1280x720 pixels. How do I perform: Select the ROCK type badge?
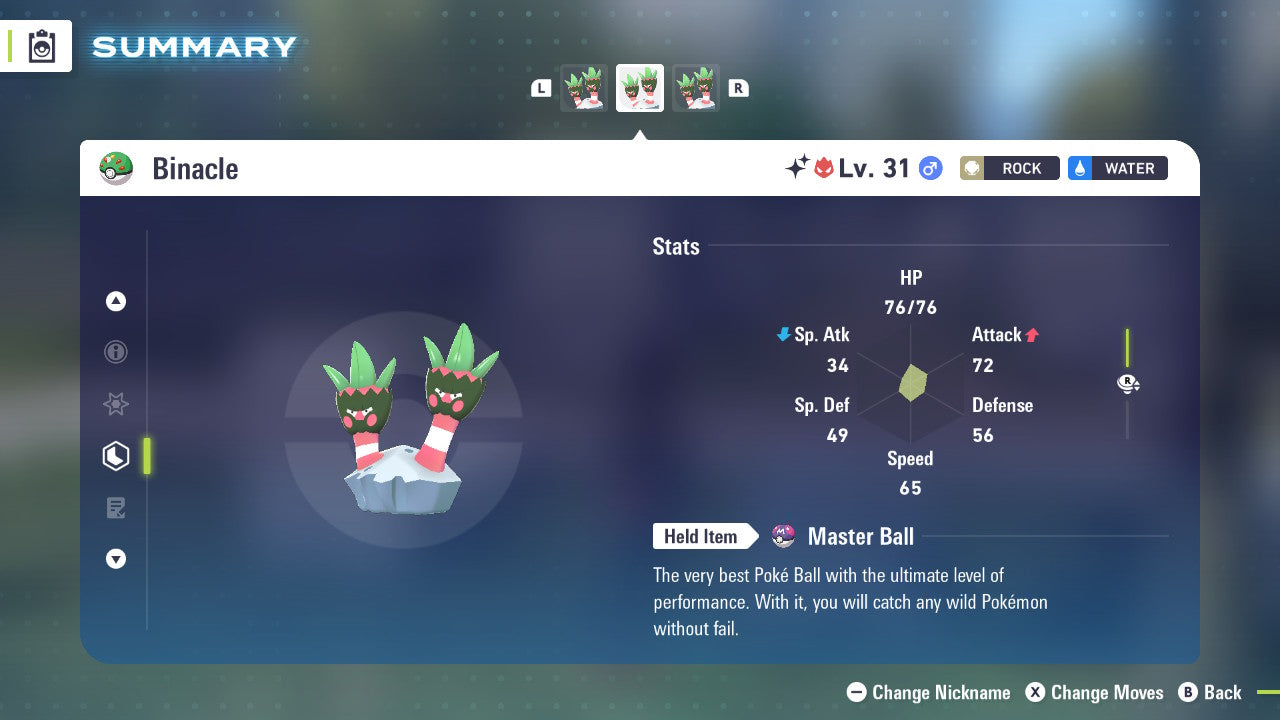pyautogui.click(x=1009, y=168)
